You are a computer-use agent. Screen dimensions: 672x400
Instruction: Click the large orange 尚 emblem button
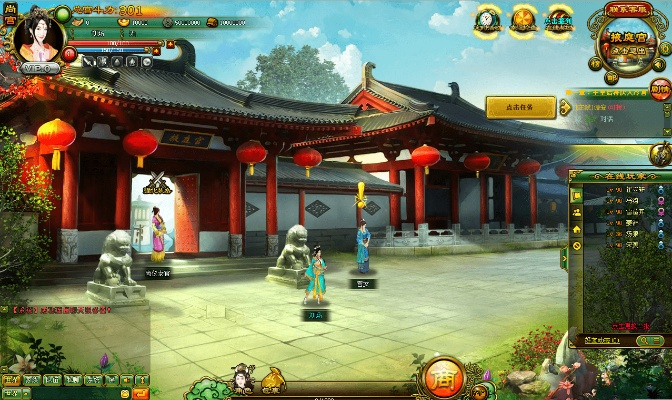tap(441, 378)
